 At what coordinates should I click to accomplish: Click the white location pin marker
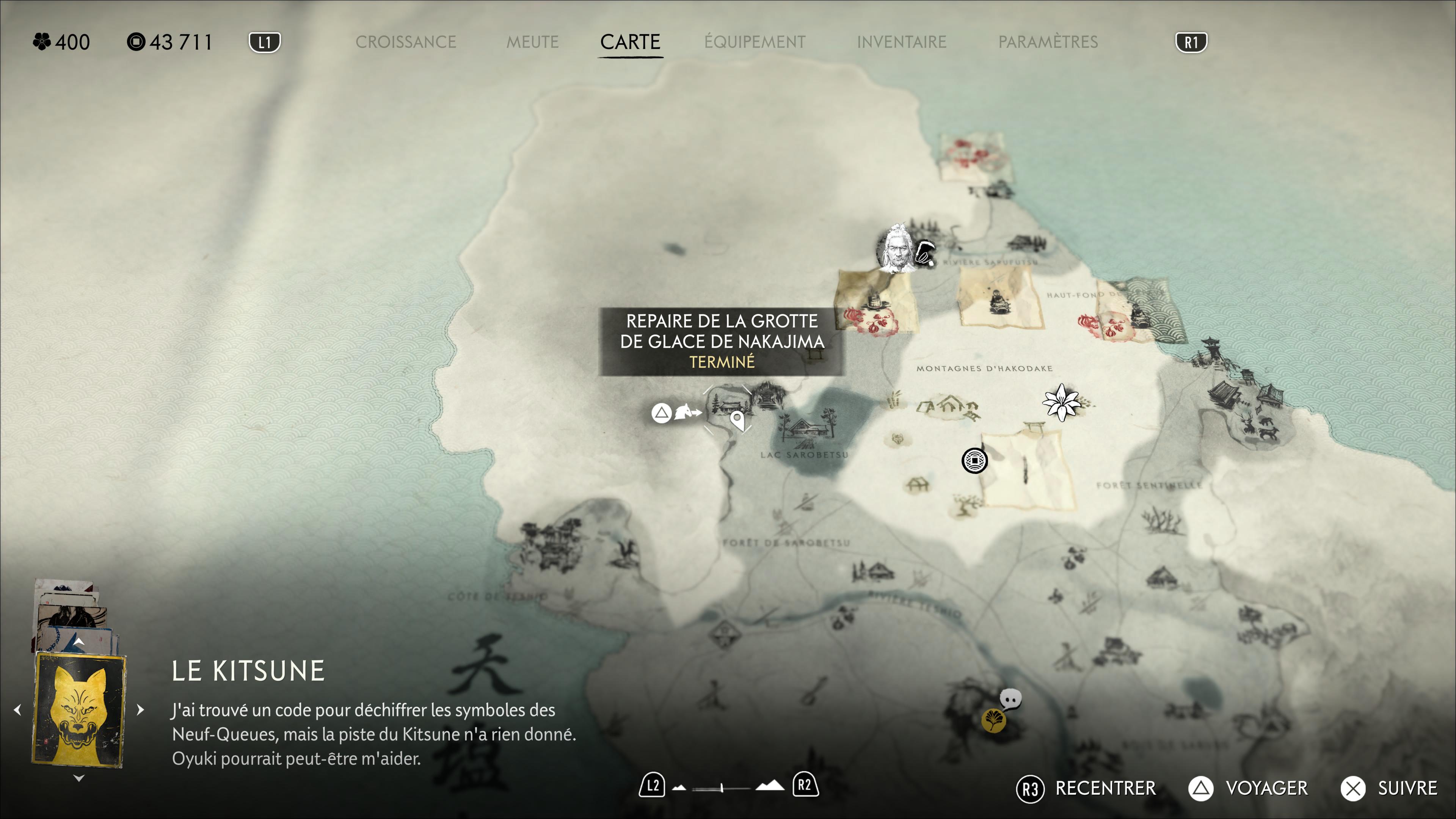click(737, 419)
